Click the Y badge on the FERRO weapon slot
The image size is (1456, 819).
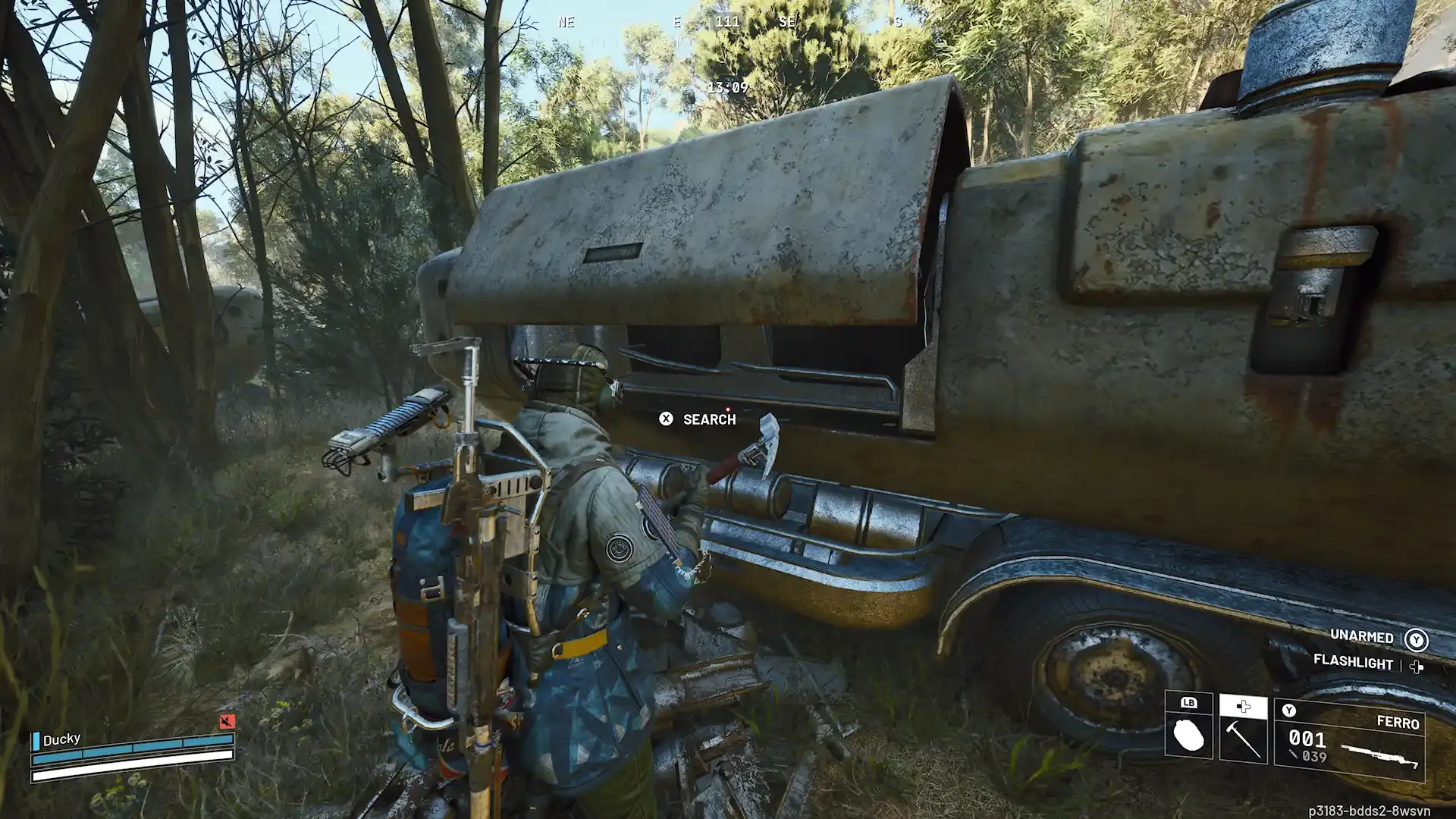[1288, 709]
